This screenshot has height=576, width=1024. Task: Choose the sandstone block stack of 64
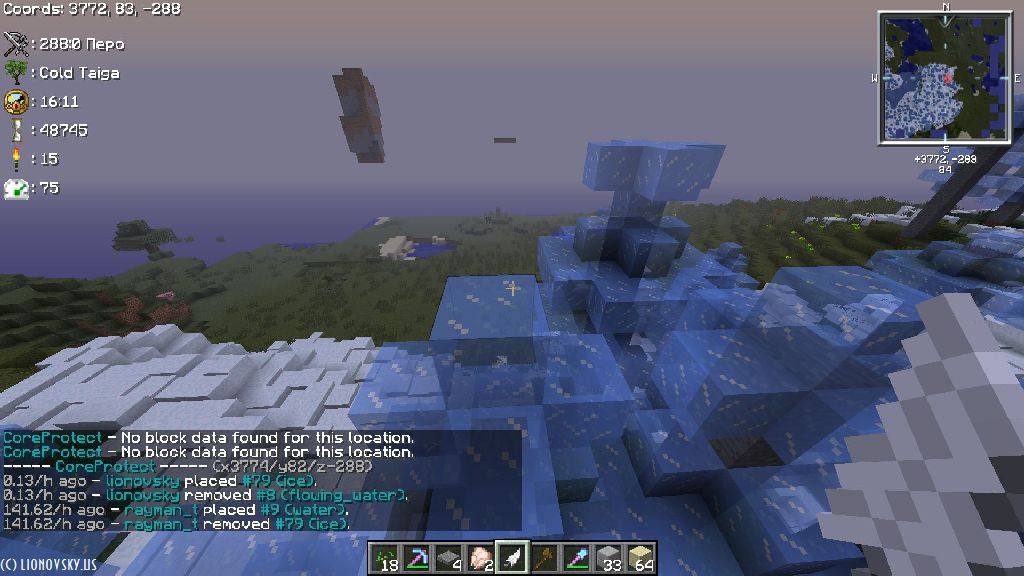[640, 558]
